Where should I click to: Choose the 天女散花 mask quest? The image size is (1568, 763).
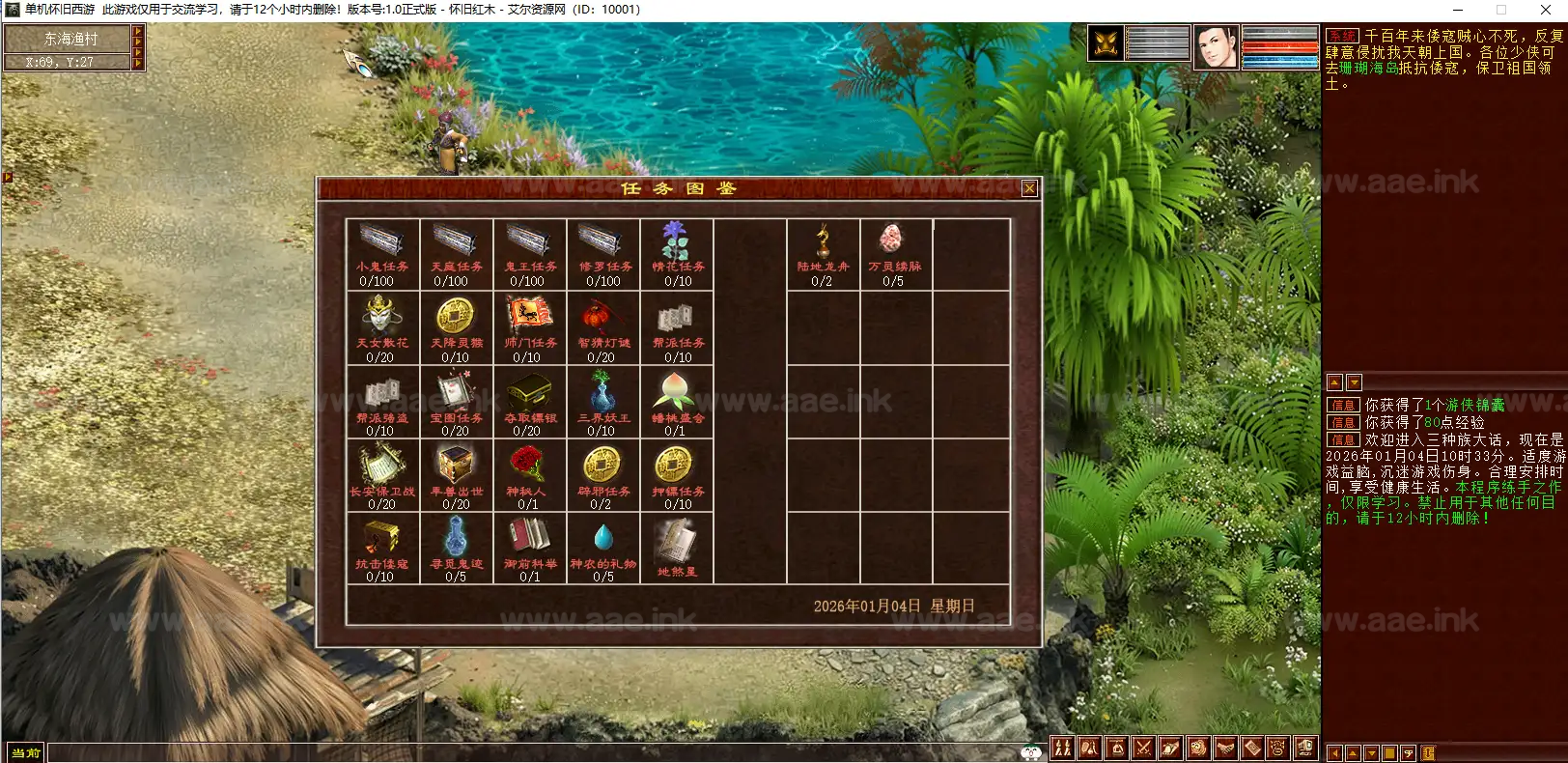click(x=382, y=328)
